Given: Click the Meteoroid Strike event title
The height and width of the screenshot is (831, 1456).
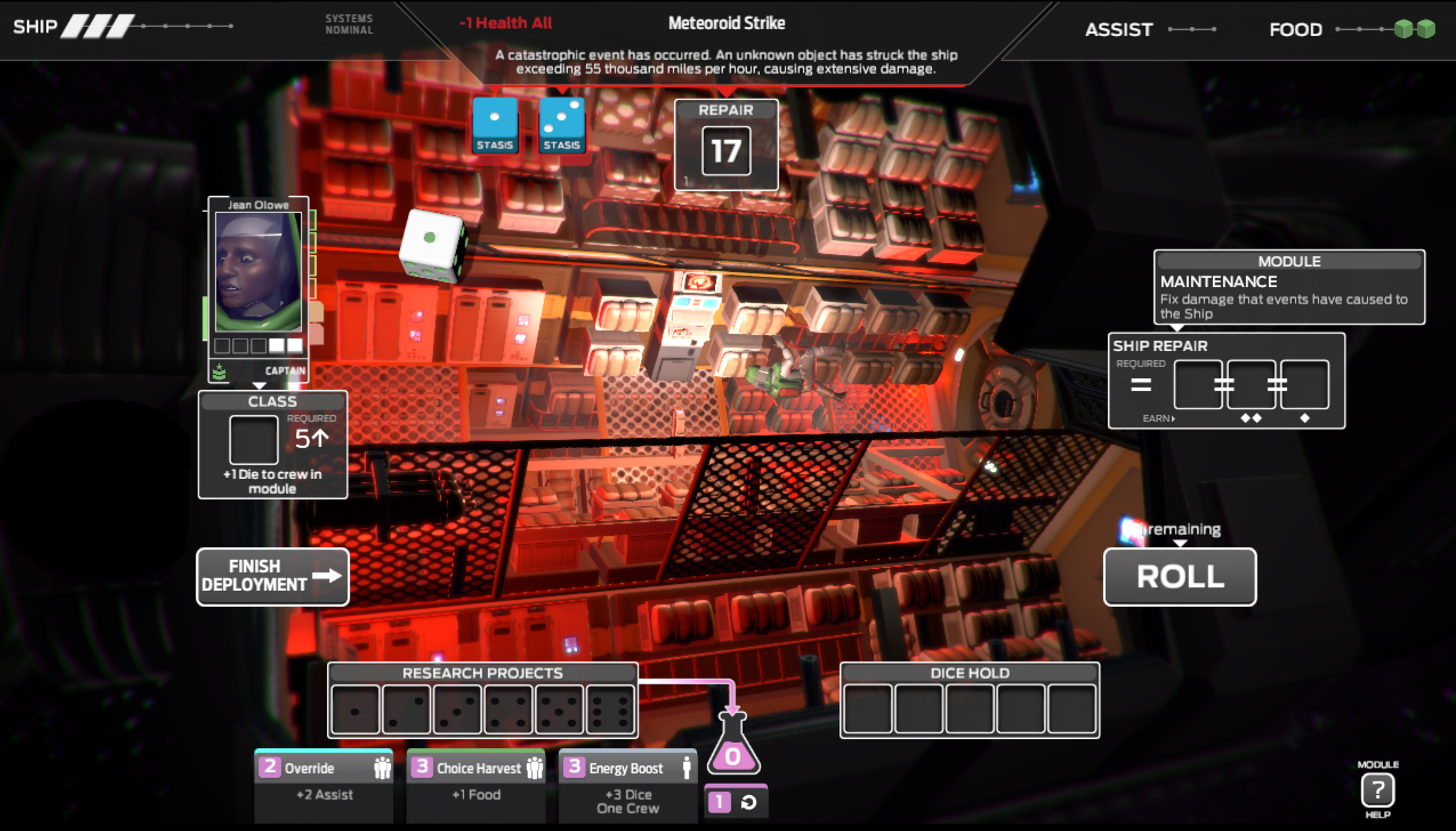Looking at the screenshot, I should click(x=726, y=23).
